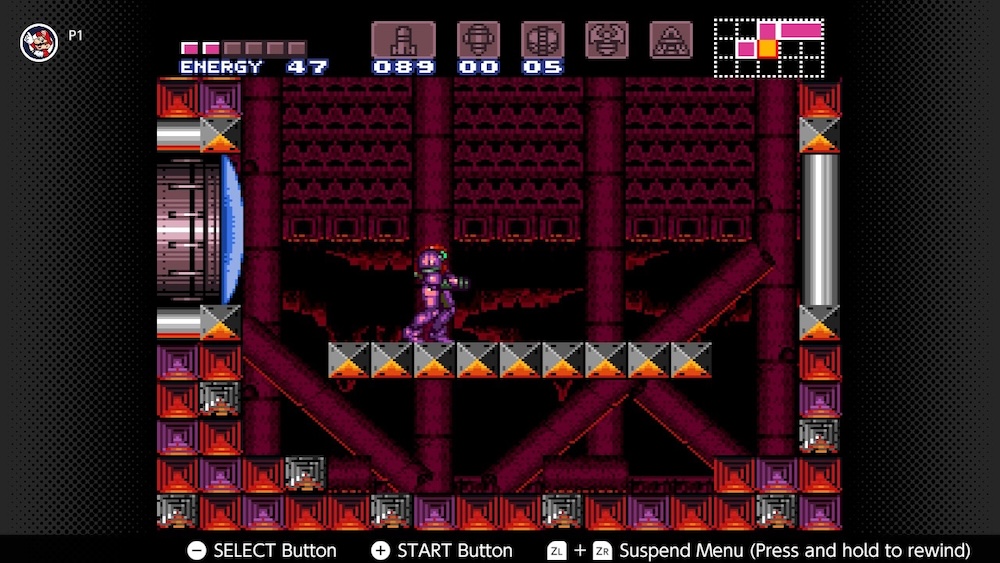Click the area minimap grid
Viewport: 1000px width, 563px height.
point(768,47)
